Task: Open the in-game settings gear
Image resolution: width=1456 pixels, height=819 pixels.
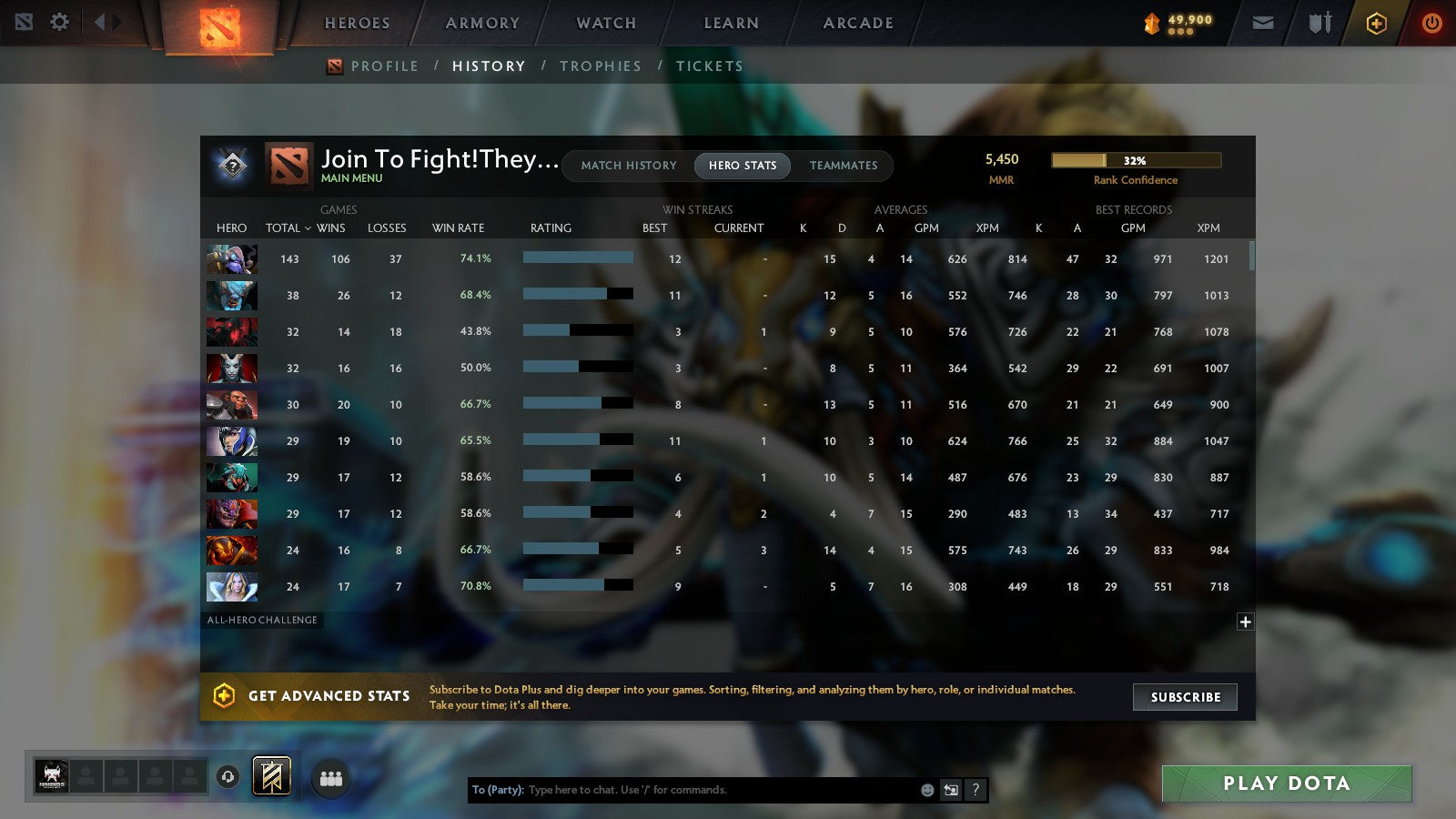Action: 58,22
